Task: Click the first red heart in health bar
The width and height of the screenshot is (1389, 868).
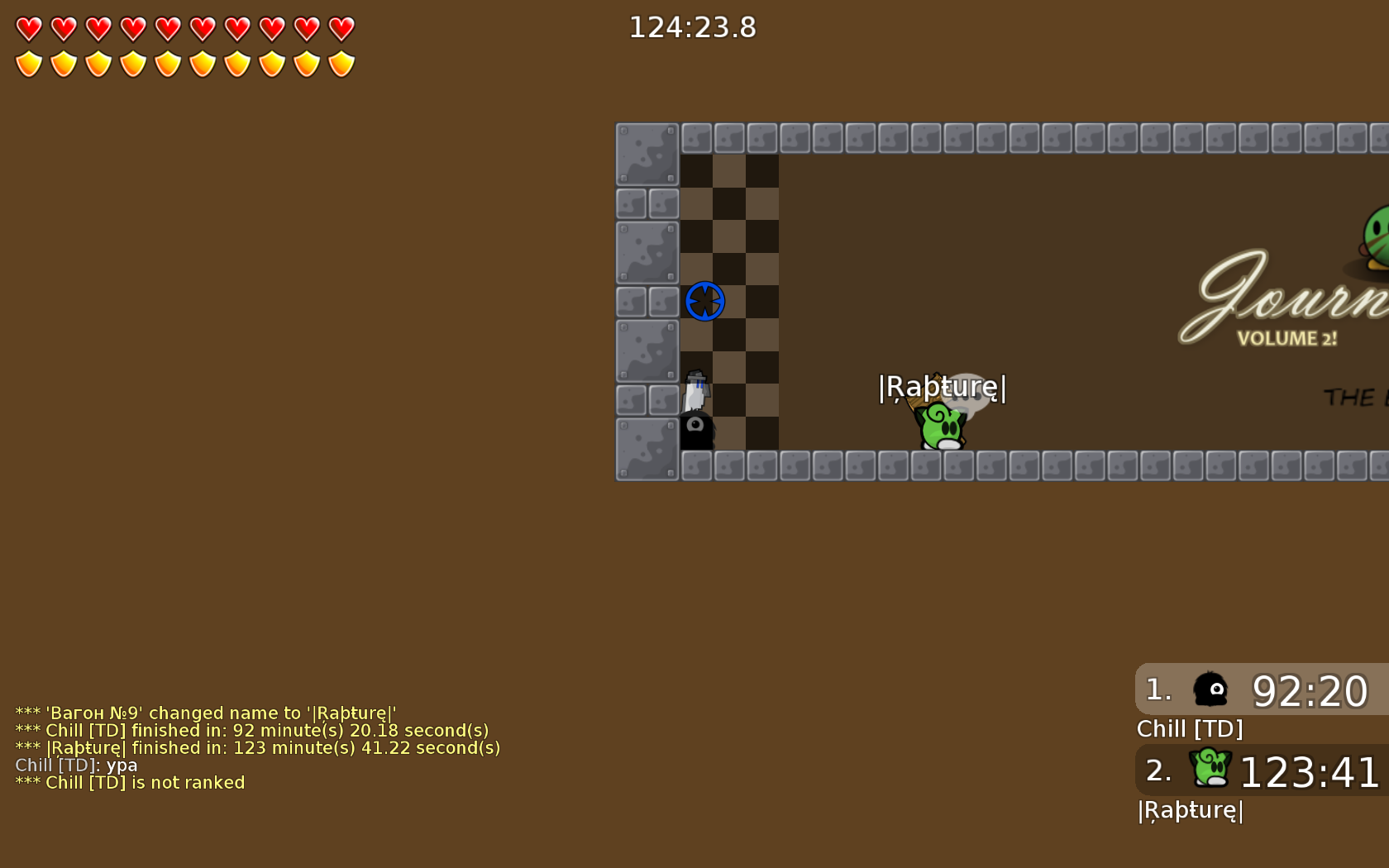Action: tap(27, 27)
